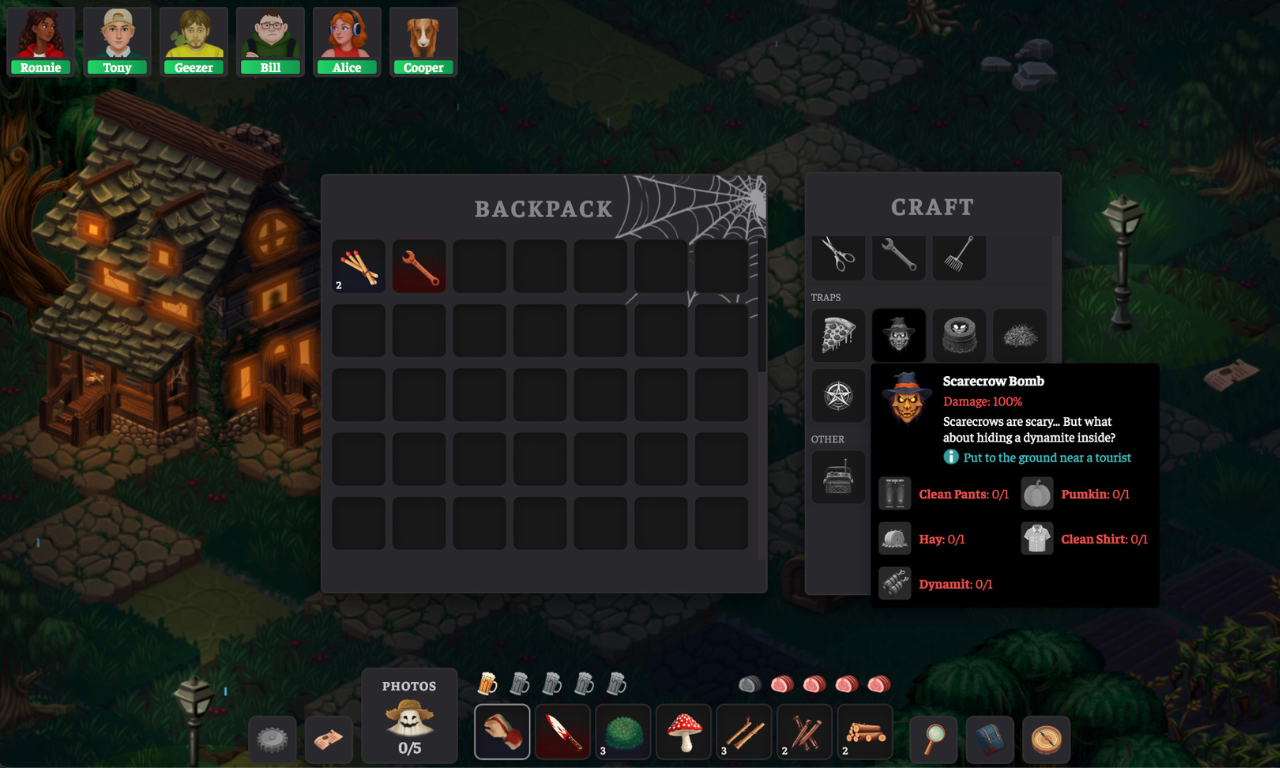This screenshot has height=768, width=1280.
Task: Open the magnifying glass tool
Action: (x=934, y=740)
